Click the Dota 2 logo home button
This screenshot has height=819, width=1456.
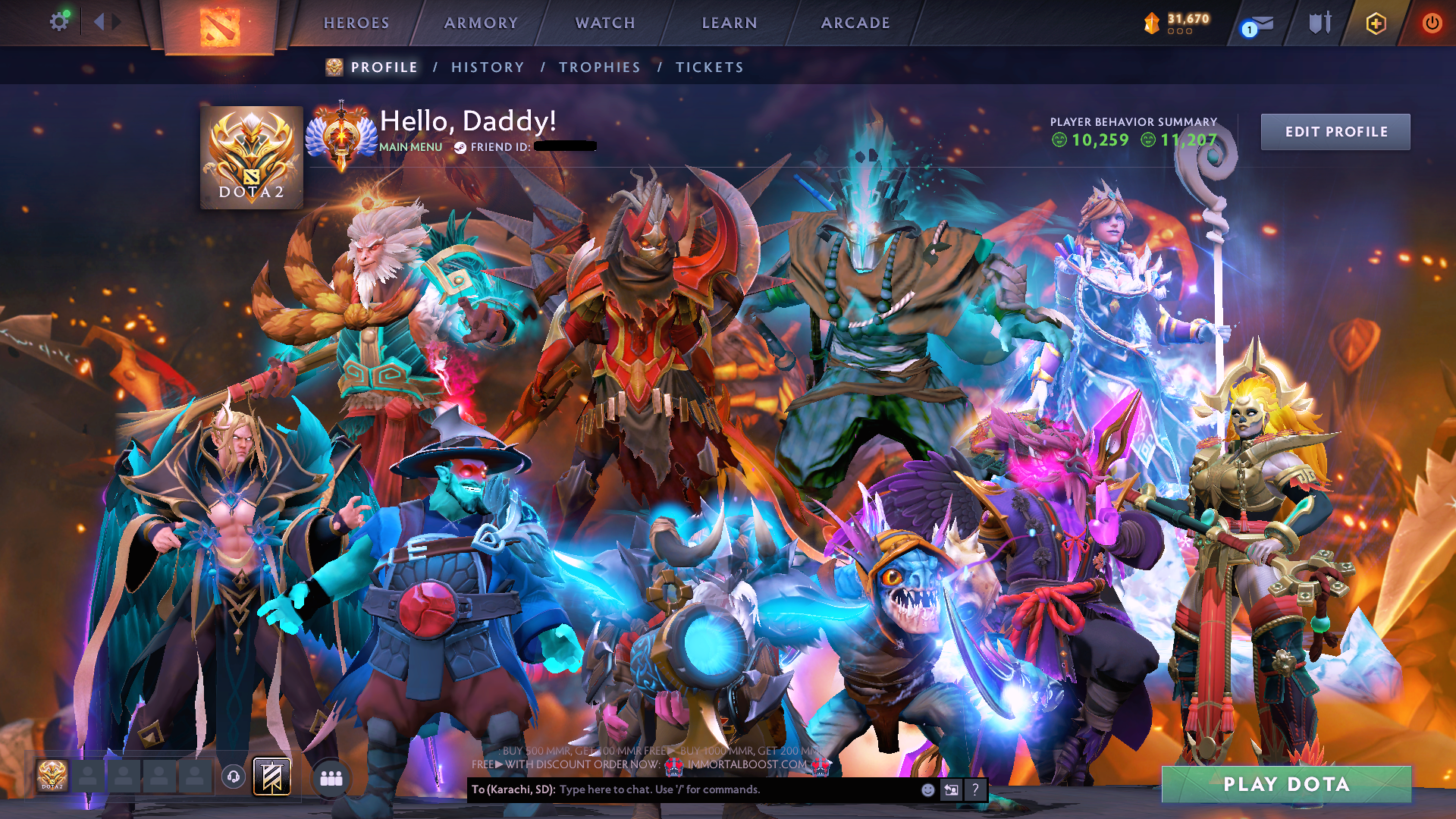pyautogui.click(x=220, y=27)
